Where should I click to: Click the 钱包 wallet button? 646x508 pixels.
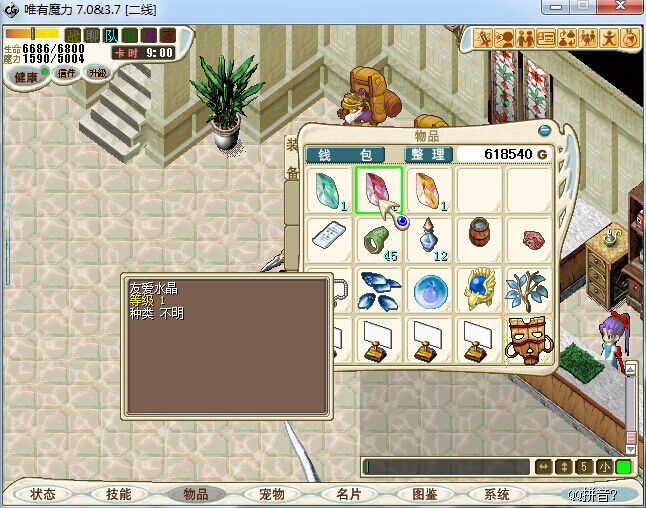(345, 155)
